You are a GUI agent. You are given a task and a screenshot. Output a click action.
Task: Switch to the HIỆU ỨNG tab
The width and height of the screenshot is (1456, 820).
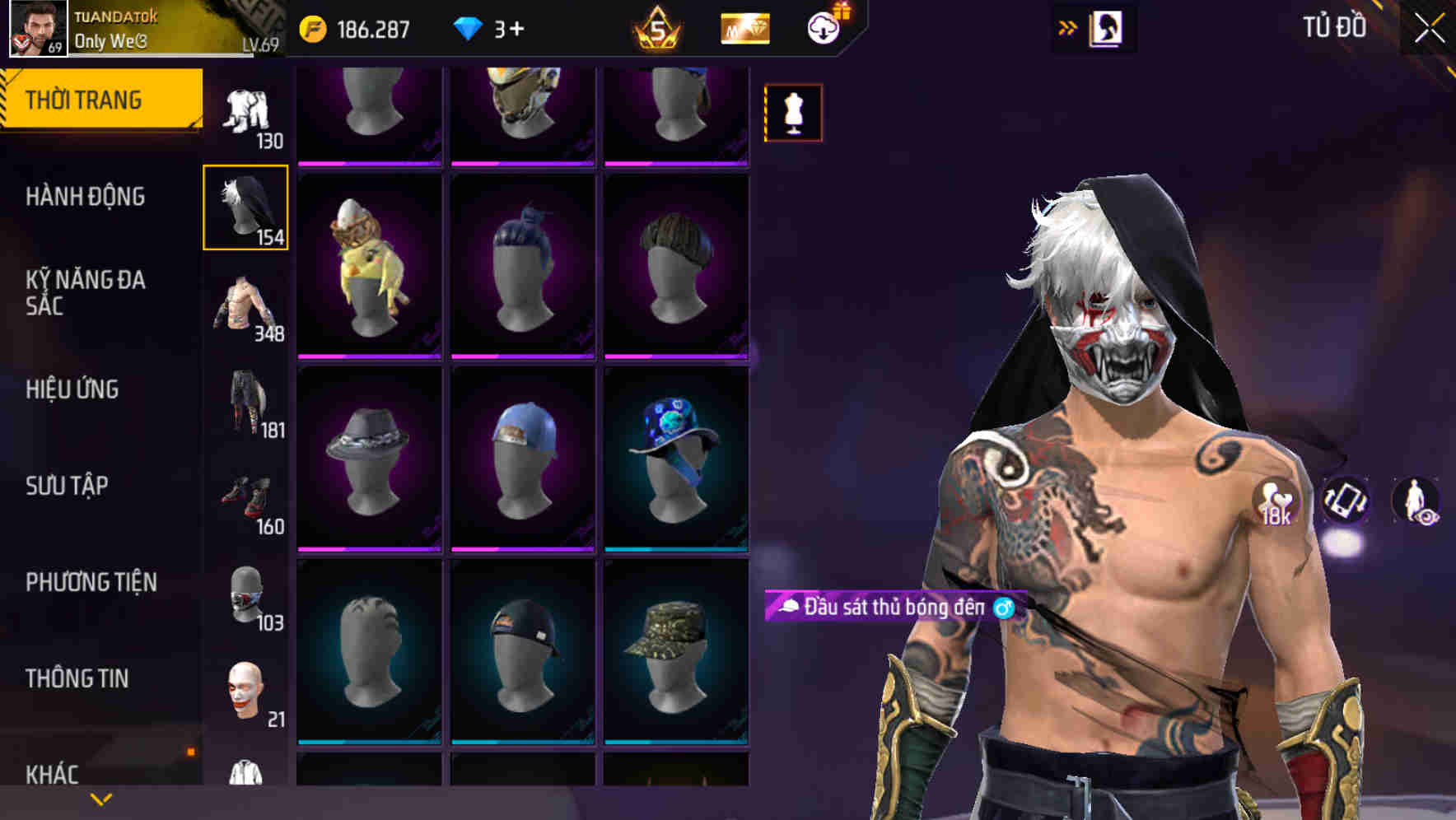(74, 389)
